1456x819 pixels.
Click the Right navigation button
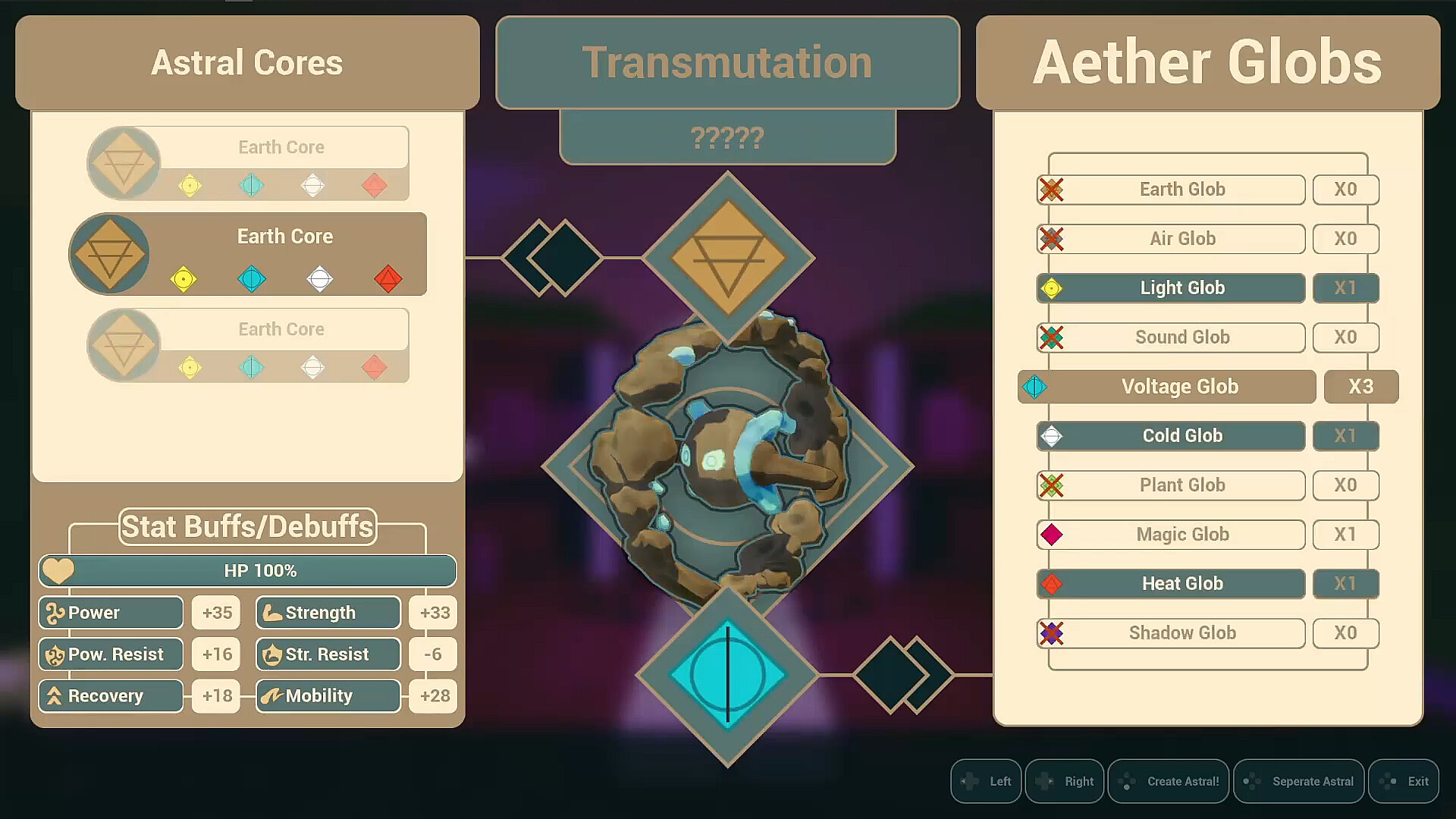[1065, 781]
